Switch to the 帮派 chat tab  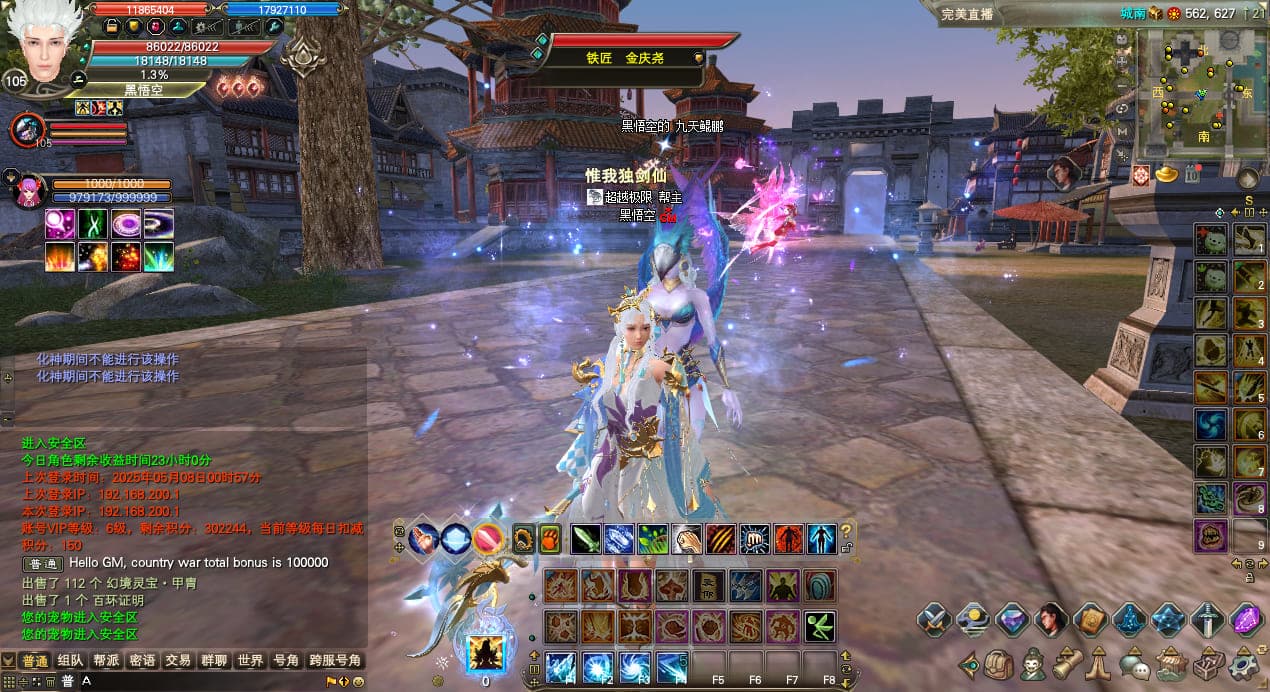[x=107, y=661]
